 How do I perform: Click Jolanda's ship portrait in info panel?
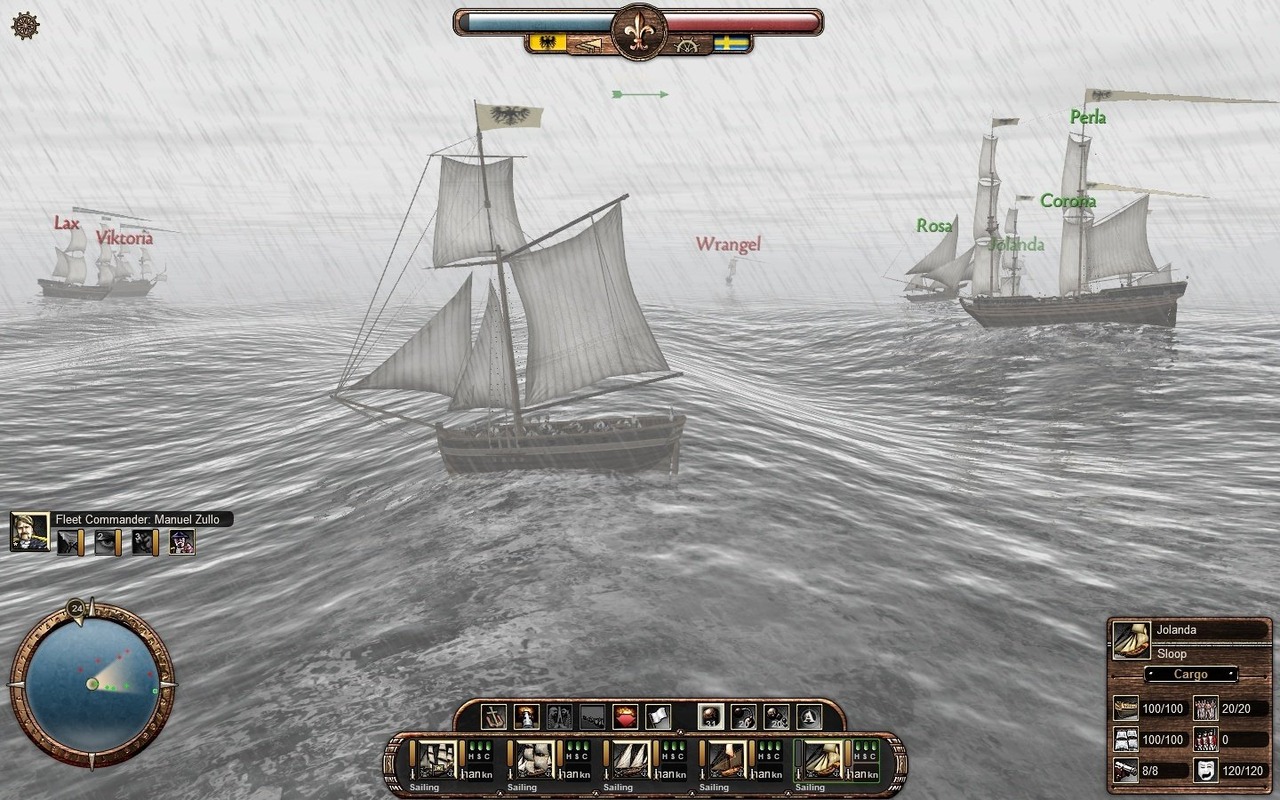(1131, 641)
